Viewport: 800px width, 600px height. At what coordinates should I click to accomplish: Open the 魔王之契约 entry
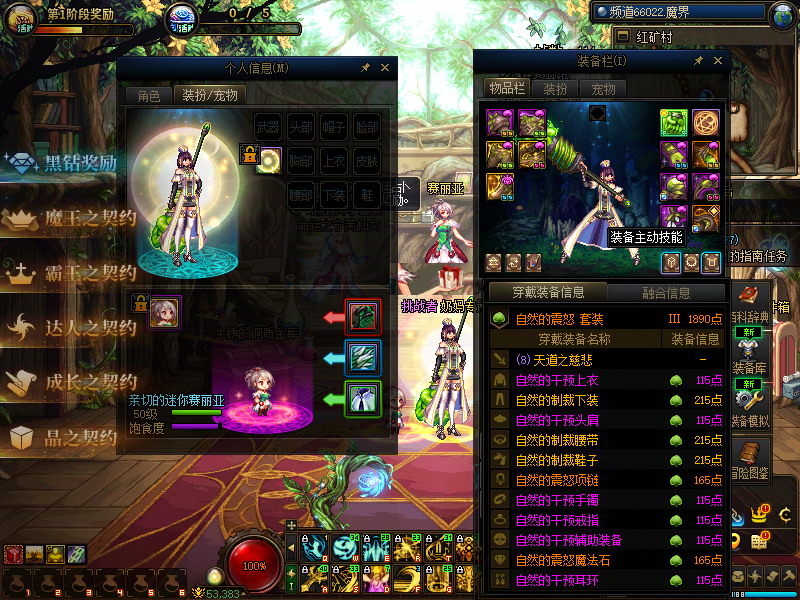88,218
